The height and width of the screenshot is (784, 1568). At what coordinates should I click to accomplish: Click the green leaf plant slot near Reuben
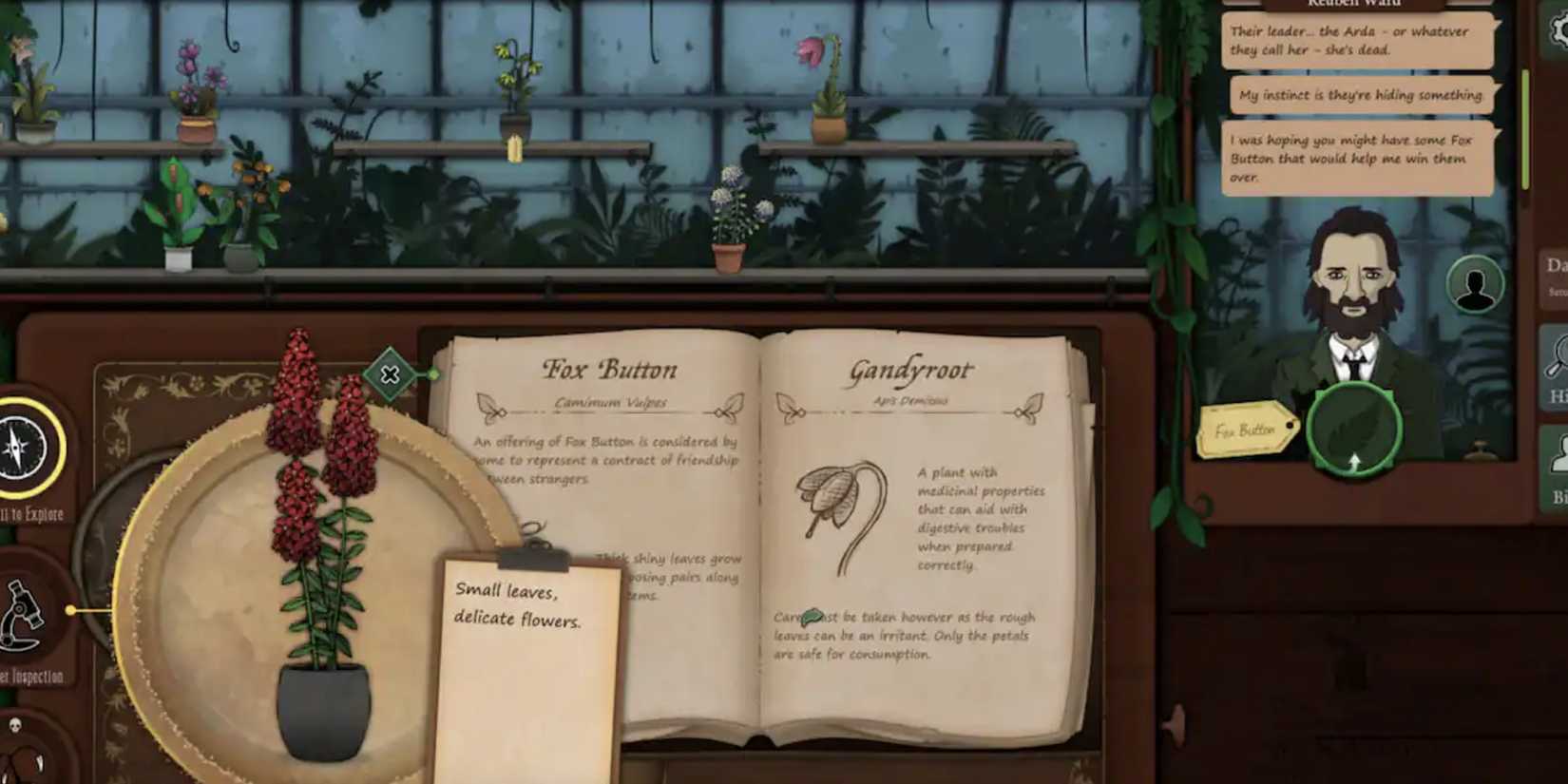(1353, 430)
